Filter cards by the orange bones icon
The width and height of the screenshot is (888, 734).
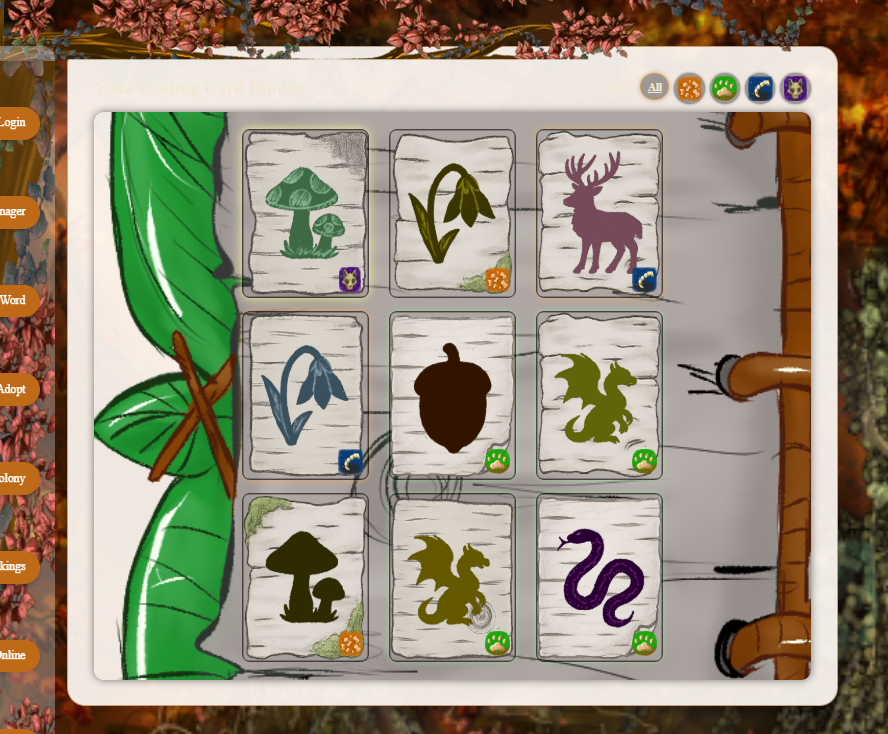[690, 88]
